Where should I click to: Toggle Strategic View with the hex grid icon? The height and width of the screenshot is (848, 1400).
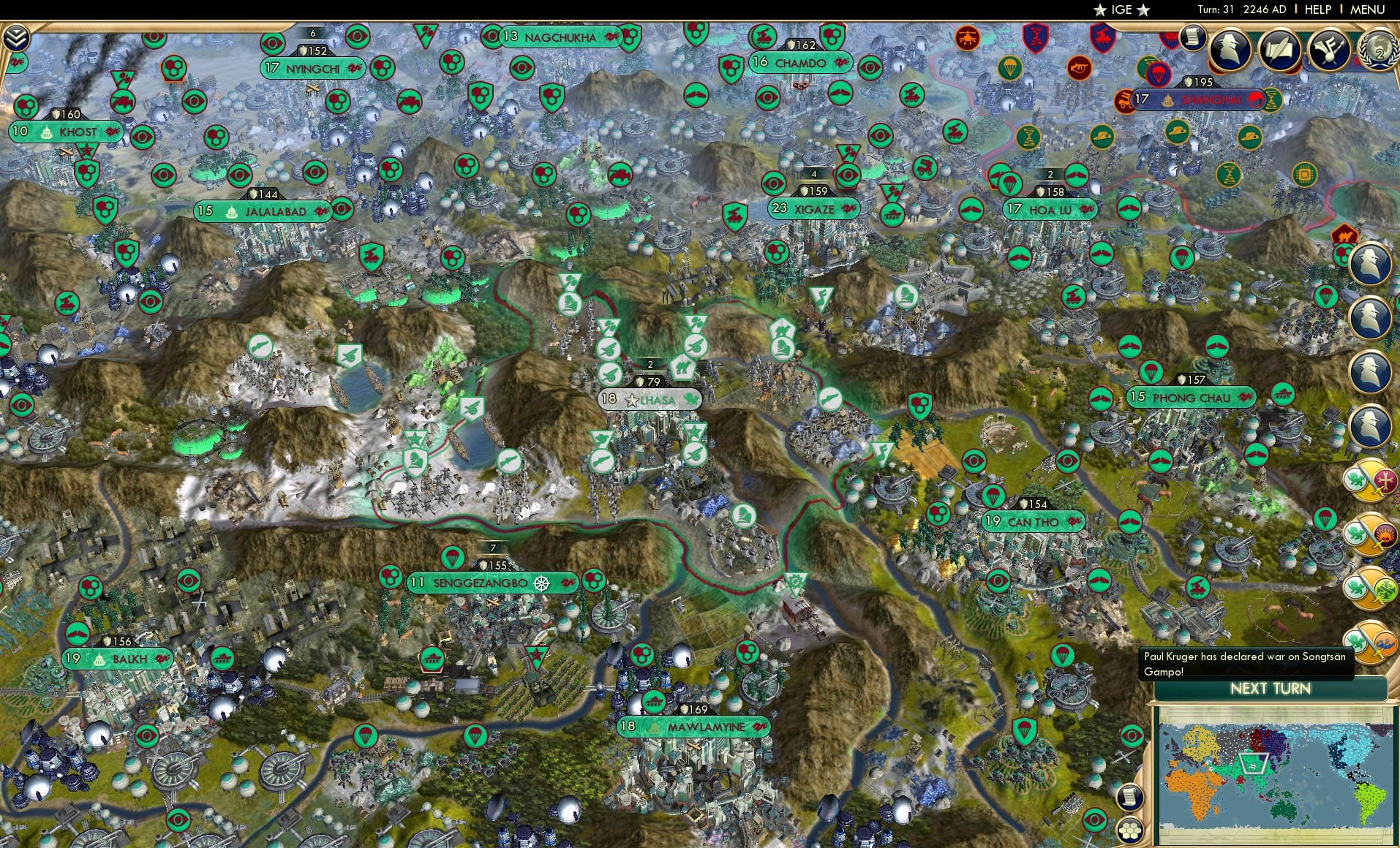click(1130, 830)
